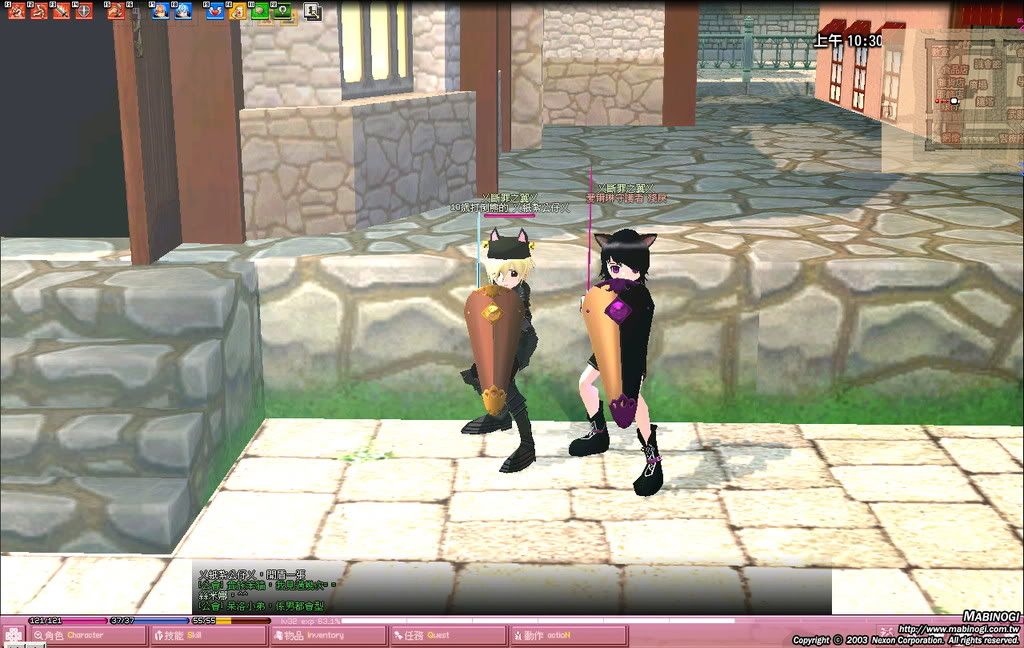Image resolution: width=1024 pixels, height=648 pixels.
Task: Use the red shield defense skill icon
Action: [x=86, y=11]
